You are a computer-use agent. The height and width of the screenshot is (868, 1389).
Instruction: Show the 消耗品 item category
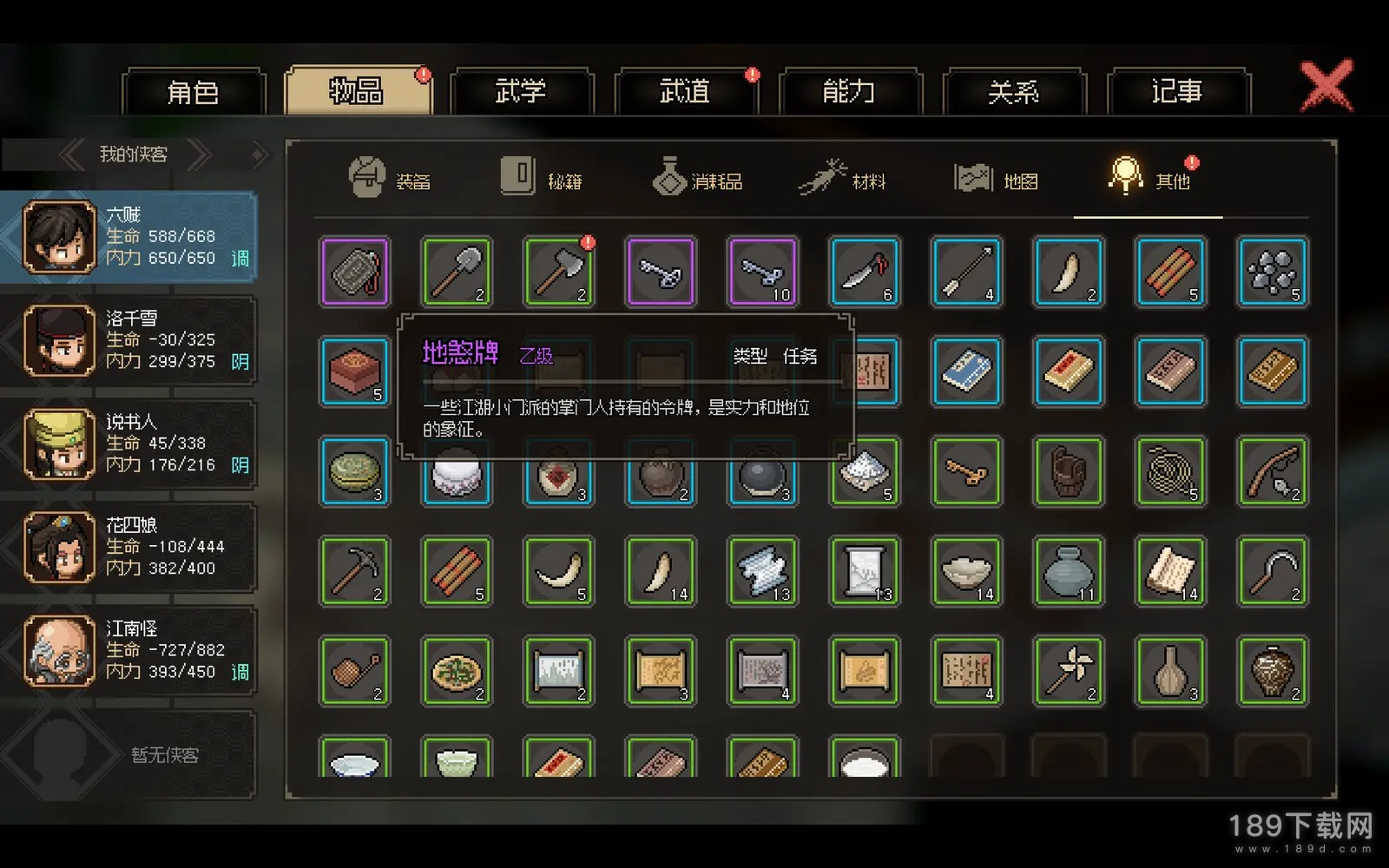point(697,179)
